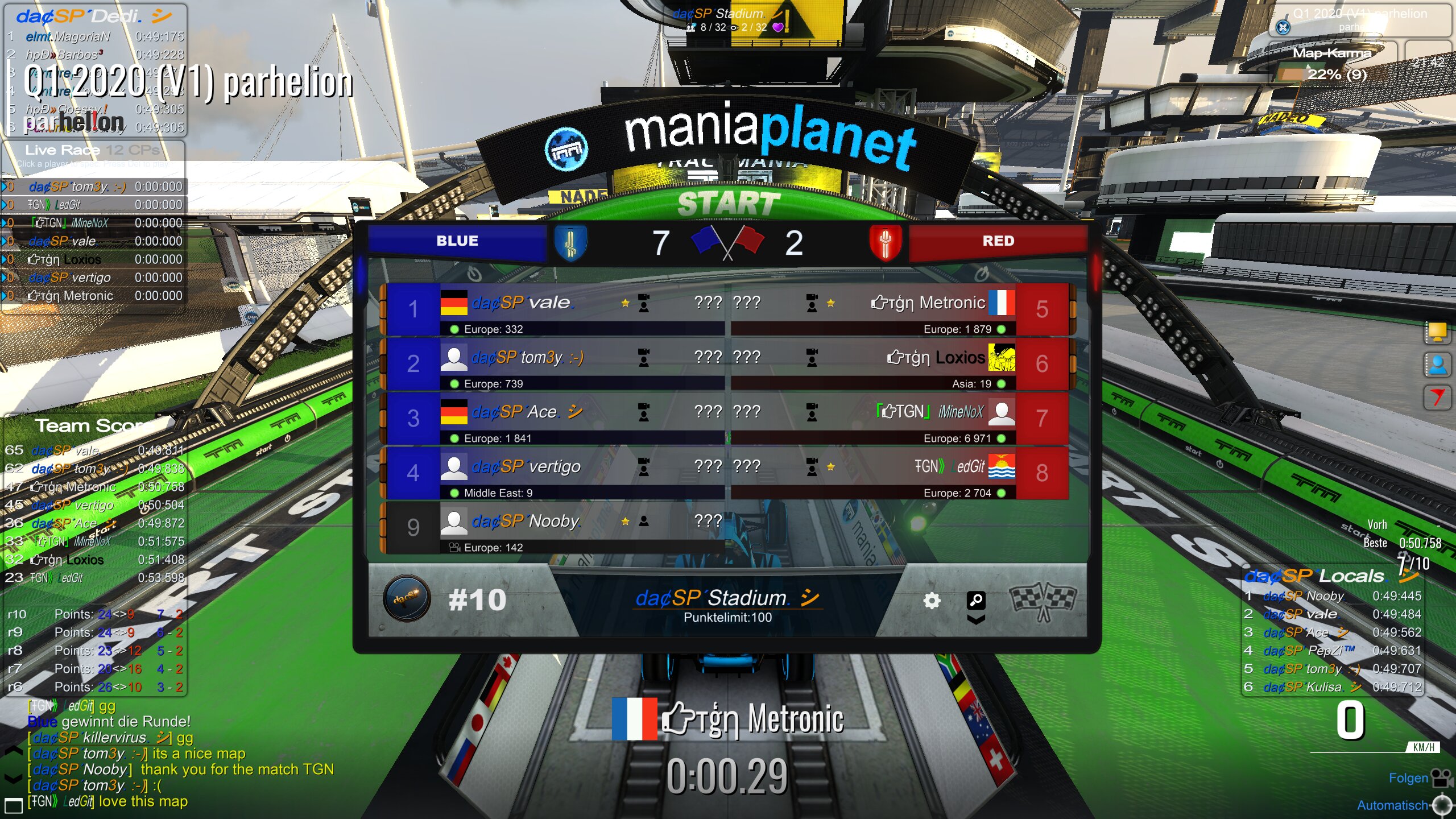Click the scoreboard magnifier icon
This screenshot has height=819, width=1456.
click(x=976, y=599)
